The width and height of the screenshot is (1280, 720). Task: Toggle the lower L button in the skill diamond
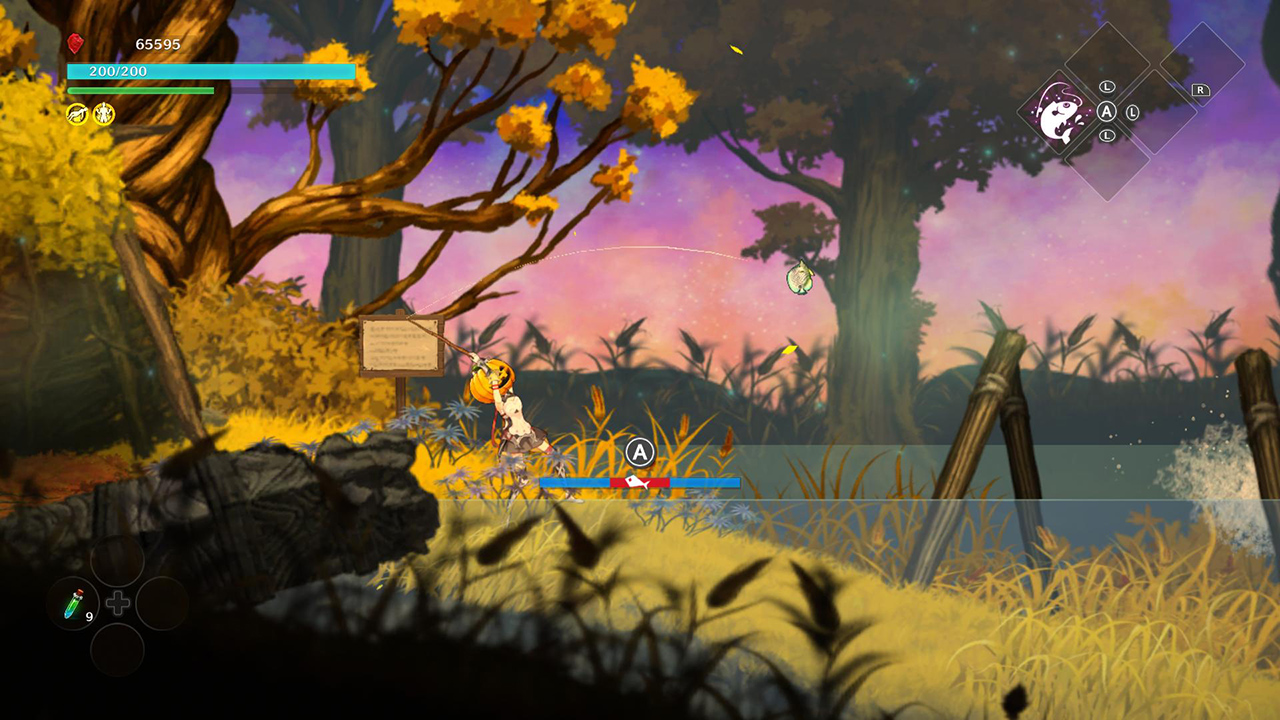coord(1108,135)
